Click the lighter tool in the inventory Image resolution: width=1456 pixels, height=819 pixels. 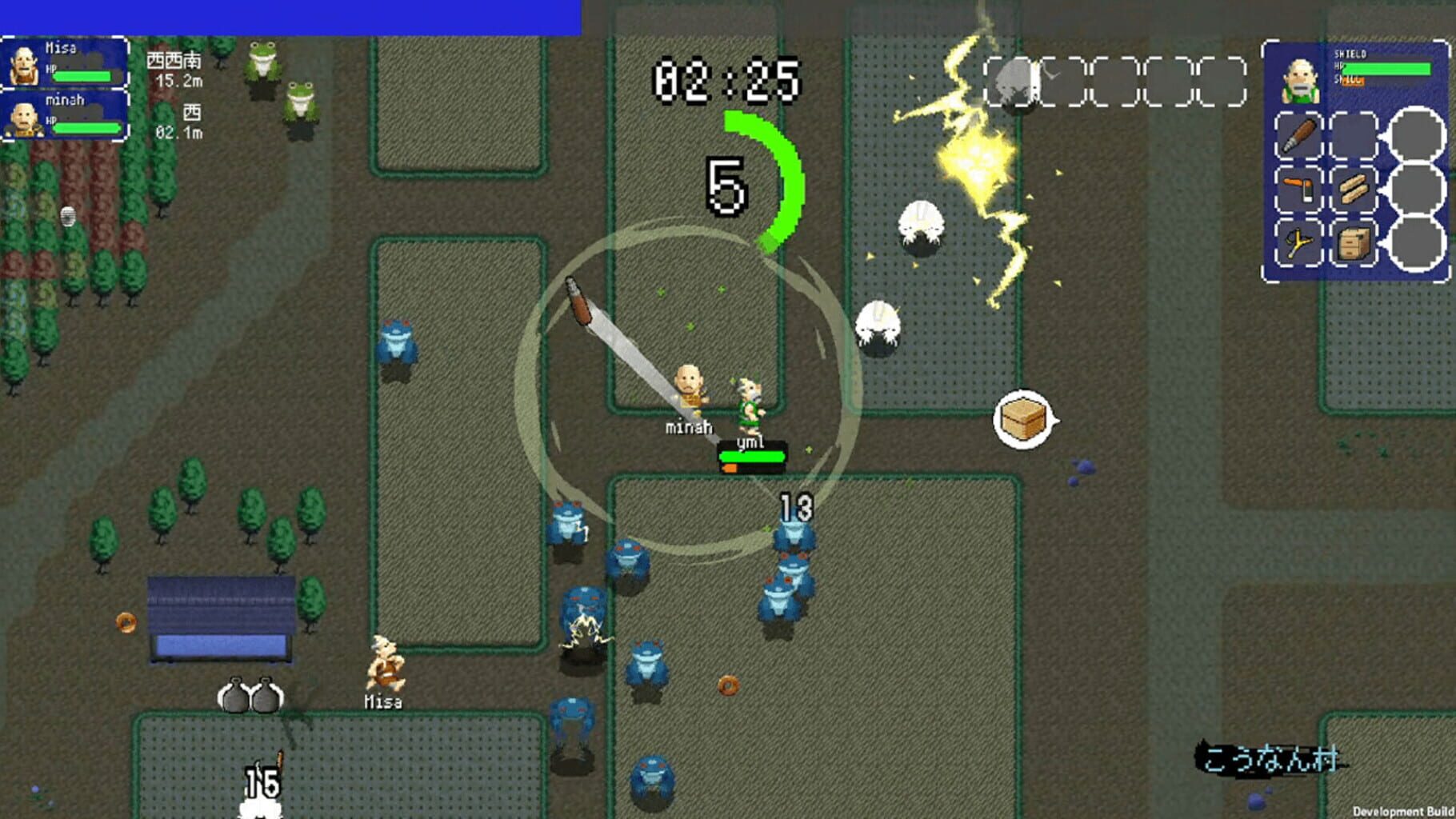pyautogui.click(x=1298, y=189)
